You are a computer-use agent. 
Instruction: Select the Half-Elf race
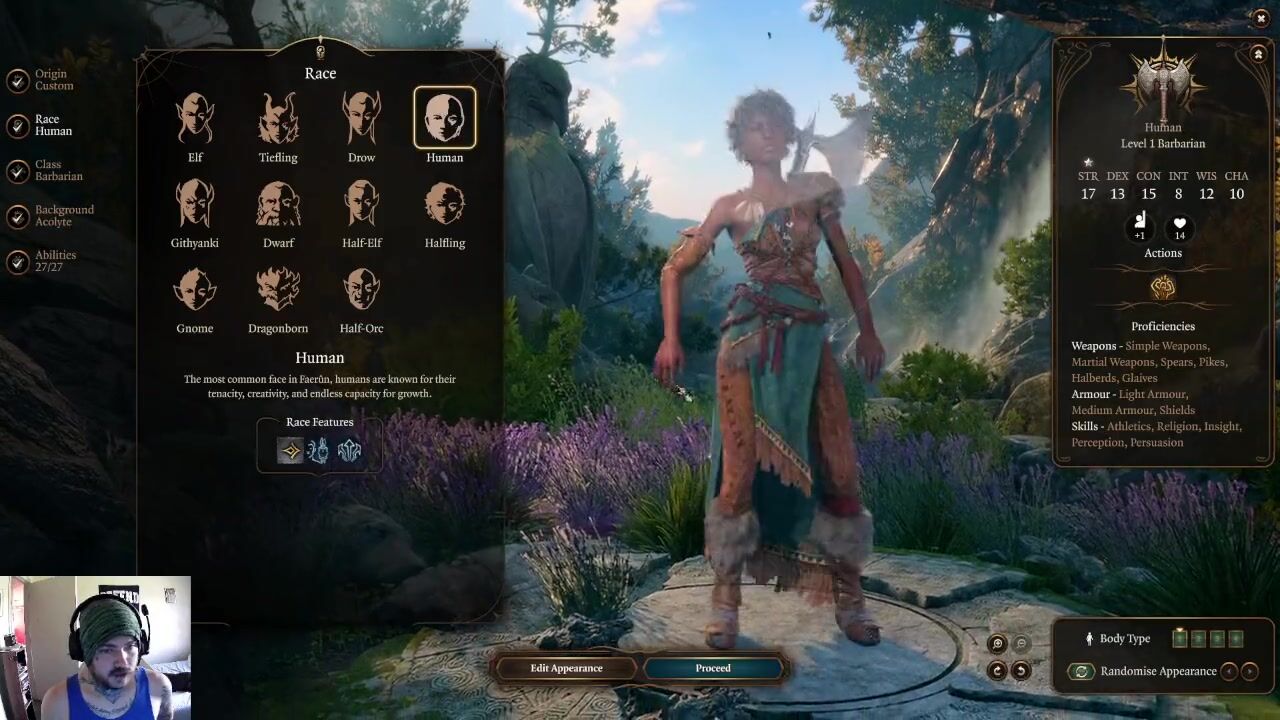[x=361, y=204]
